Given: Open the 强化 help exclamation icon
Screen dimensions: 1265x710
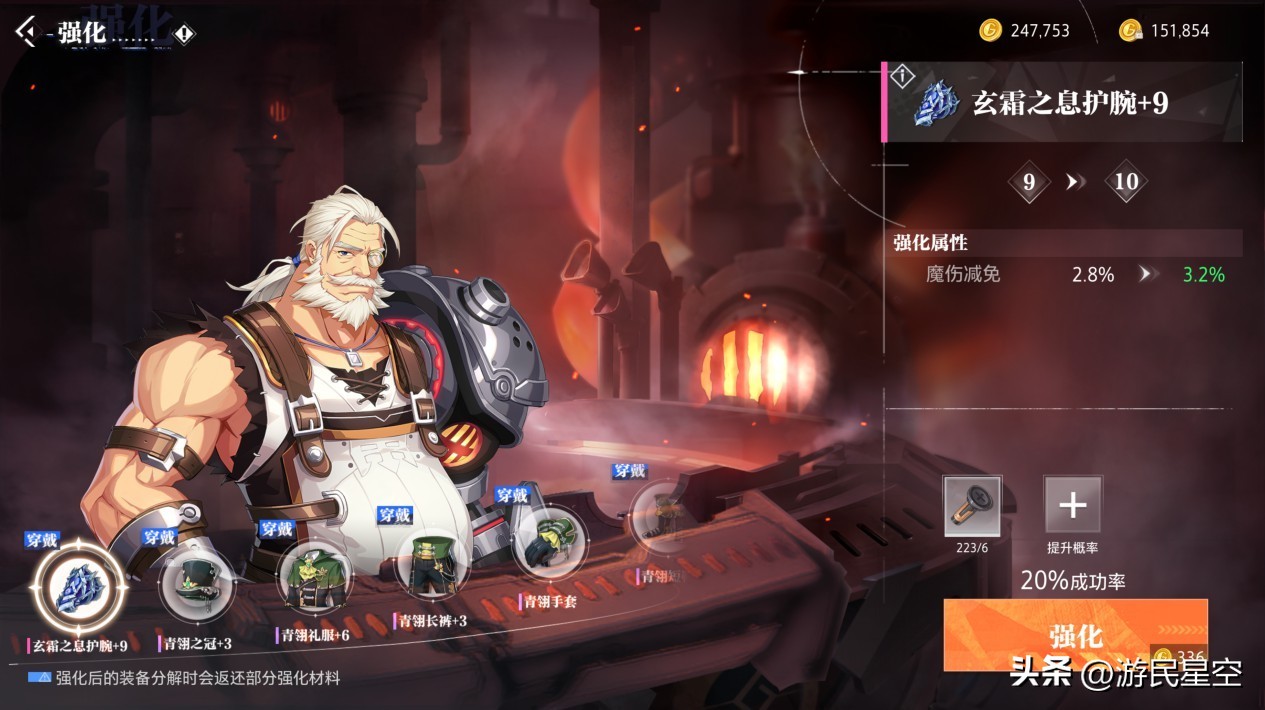Looking at the screenshot, I should coord(185,34).
